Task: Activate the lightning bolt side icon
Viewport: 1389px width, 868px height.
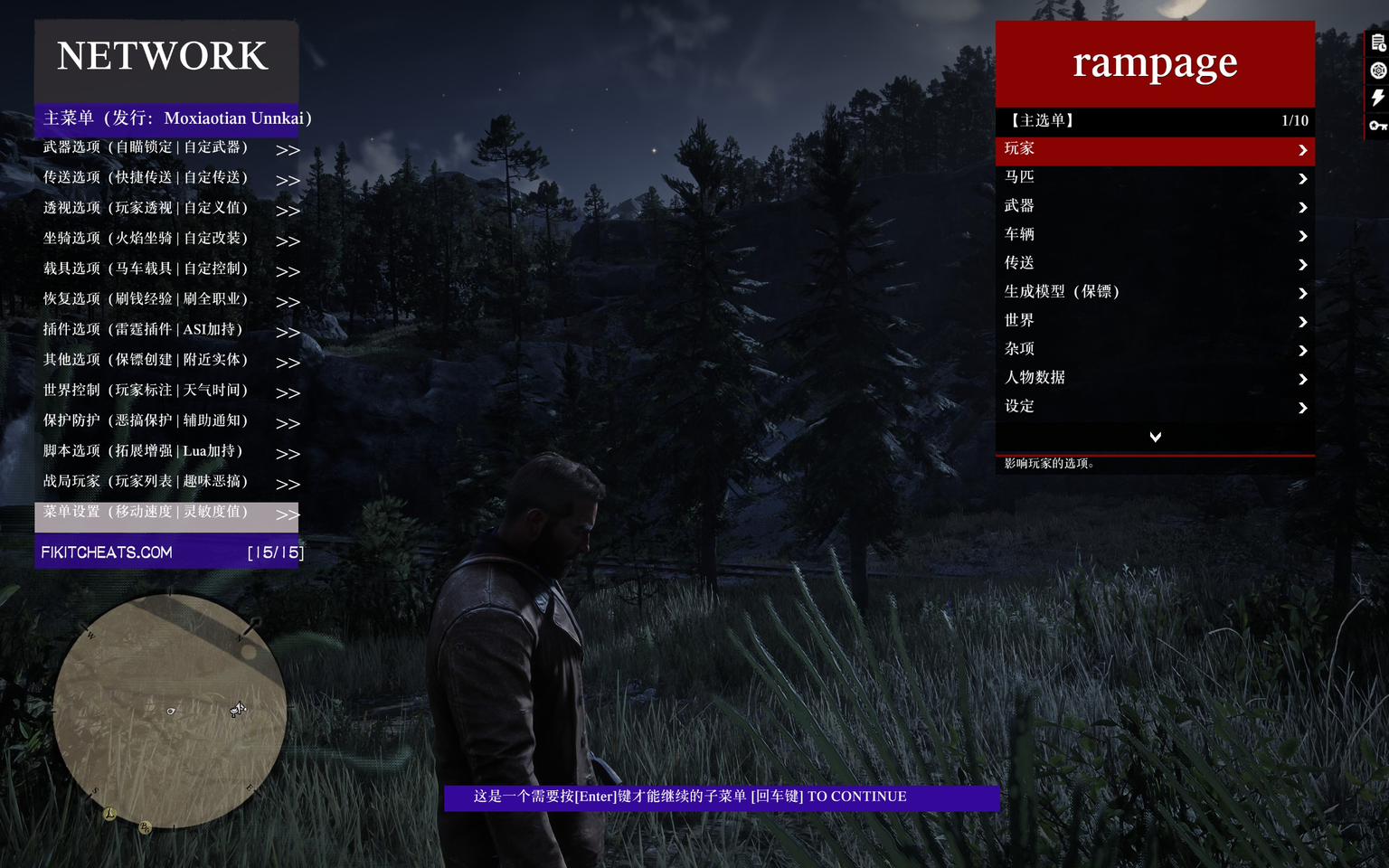Action: coord(1377,98)
